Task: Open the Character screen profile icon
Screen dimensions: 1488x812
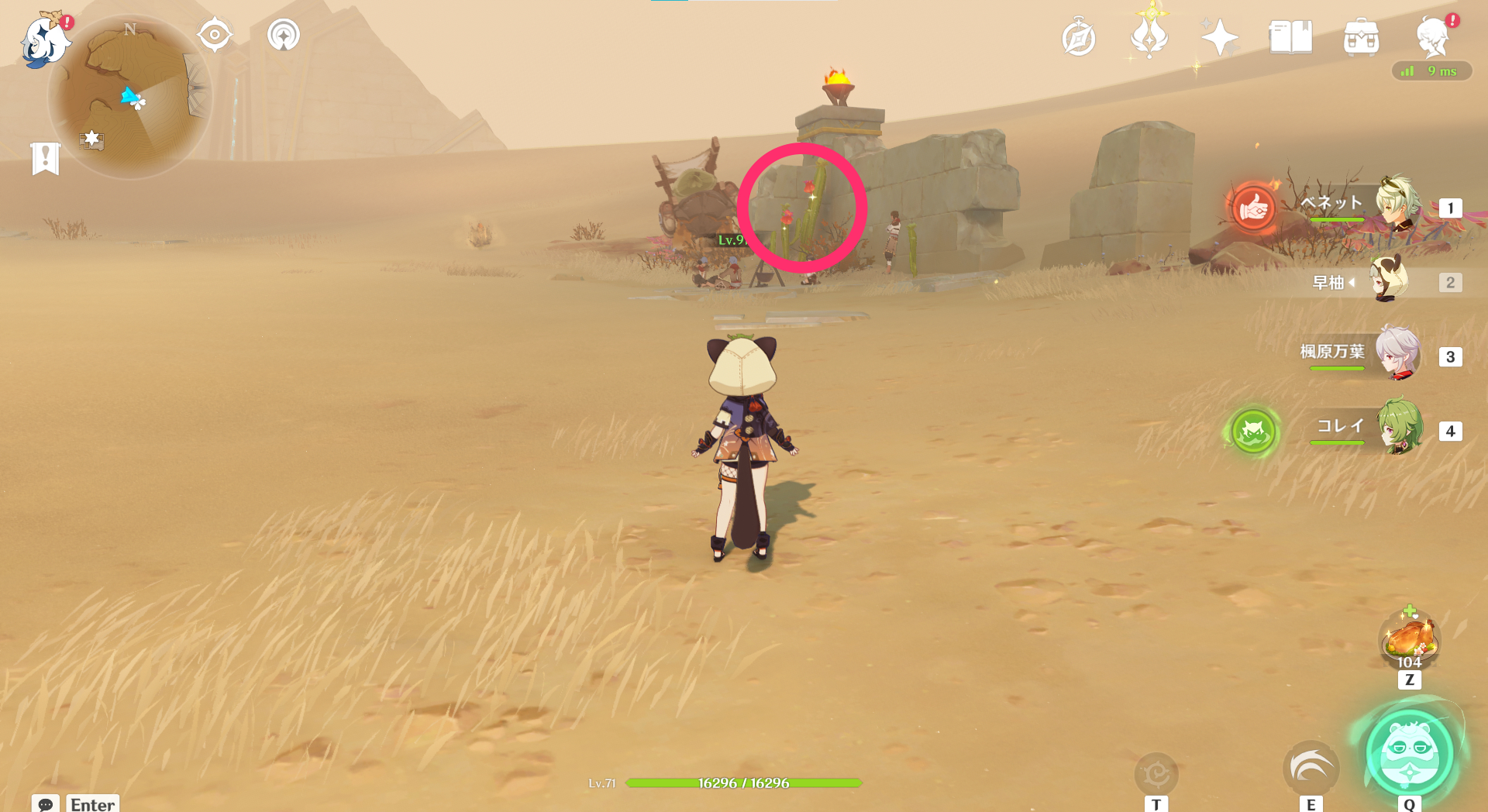Action: (x=1435, y=36)
